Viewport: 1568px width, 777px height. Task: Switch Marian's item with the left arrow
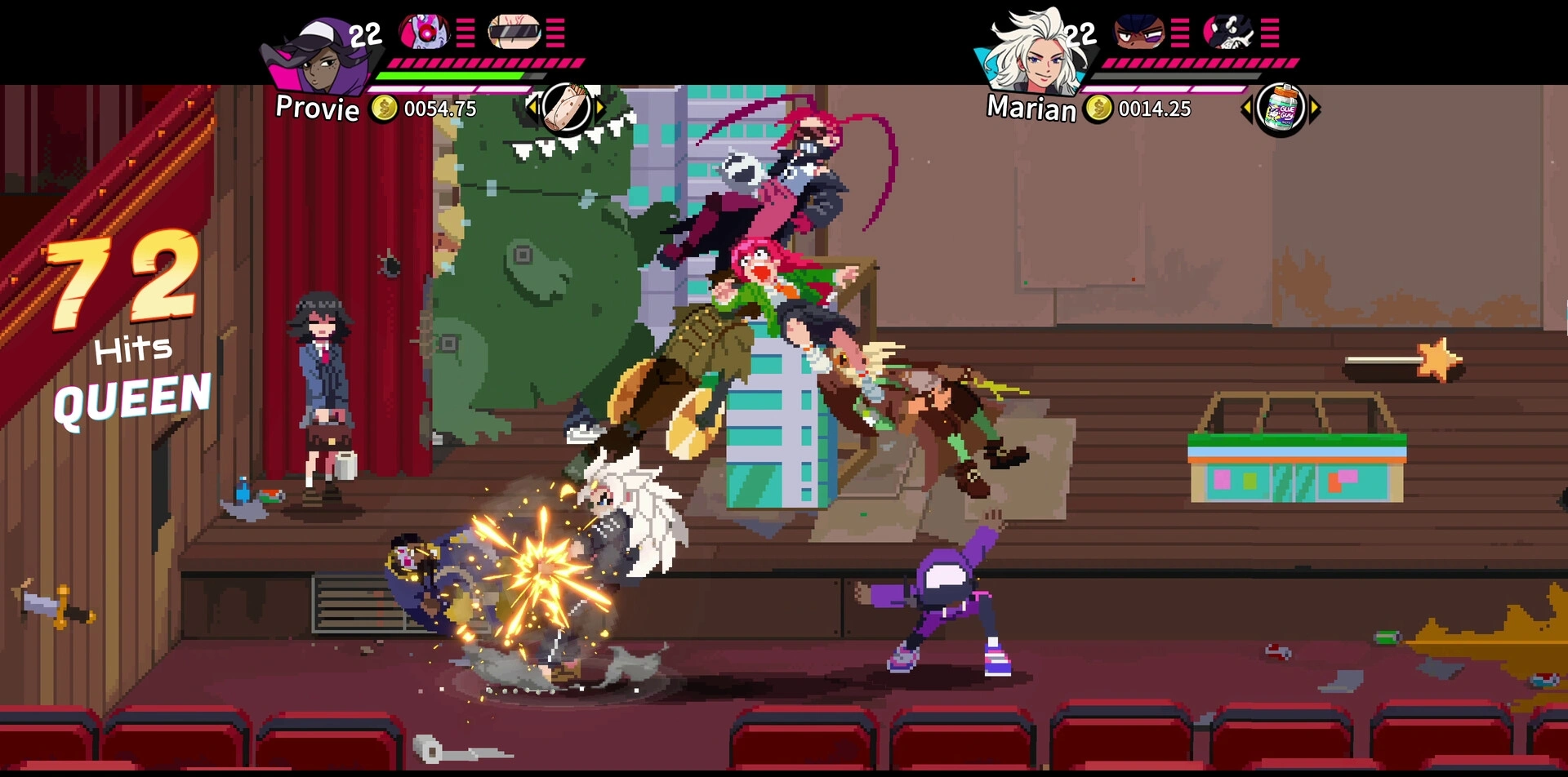click(x=1246, y=109)
